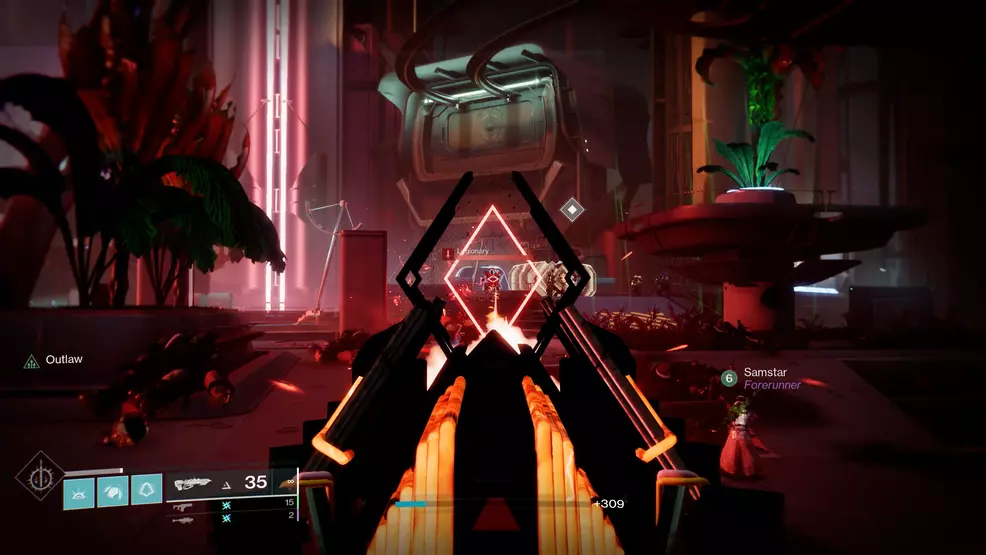The height and width of the screenshot is (555, 986).
Task: Trigger the melee fist ability icon
Action: [x=112, y=489]
